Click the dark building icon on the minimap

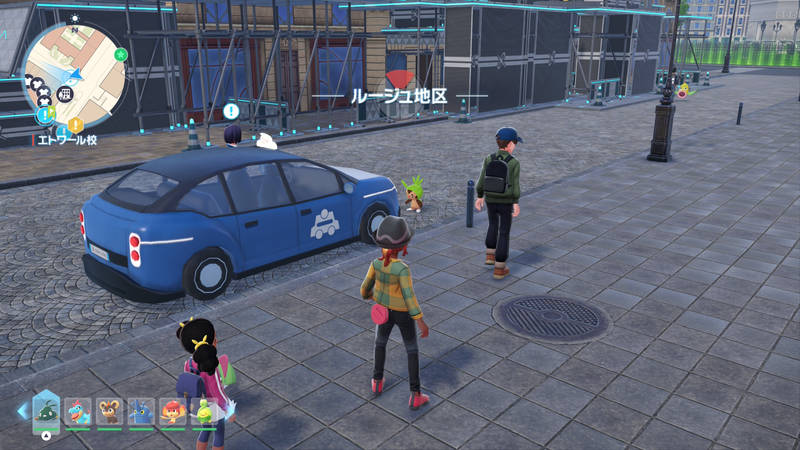click(x=65, y=94)
